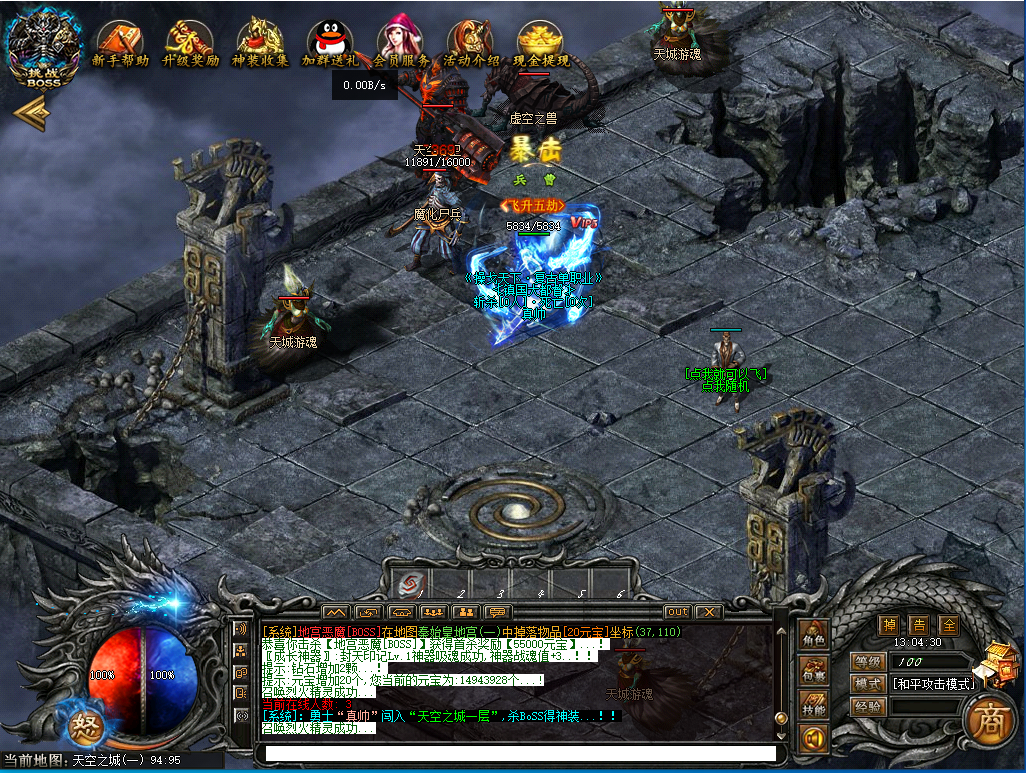Click the 加群送礼 QQ penguin icon
This screenshot has height=773, width=1026.
pyautogui.click(x=331, y=44)
